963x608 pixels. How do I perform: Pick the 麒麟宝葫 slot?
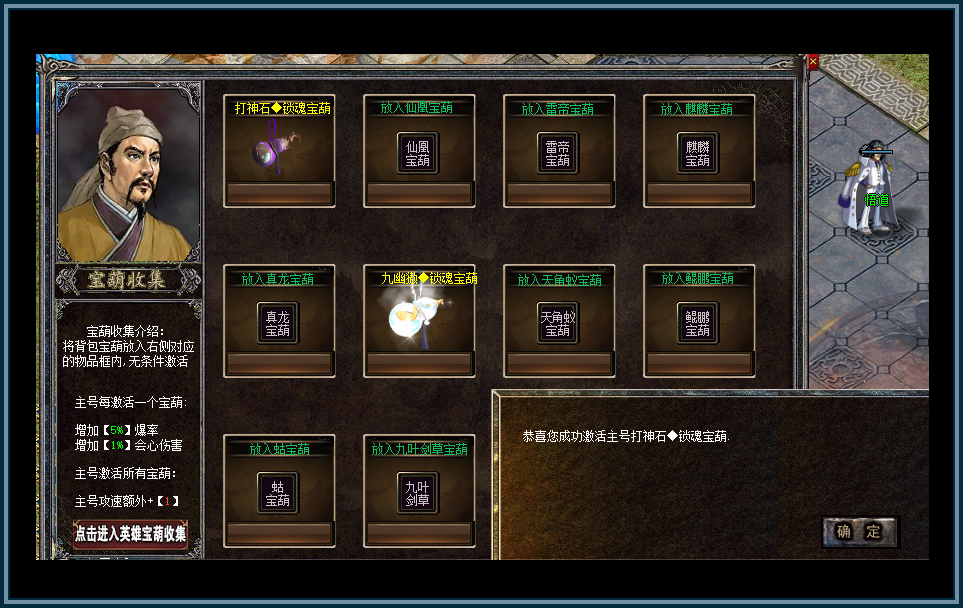click(698, 153)
